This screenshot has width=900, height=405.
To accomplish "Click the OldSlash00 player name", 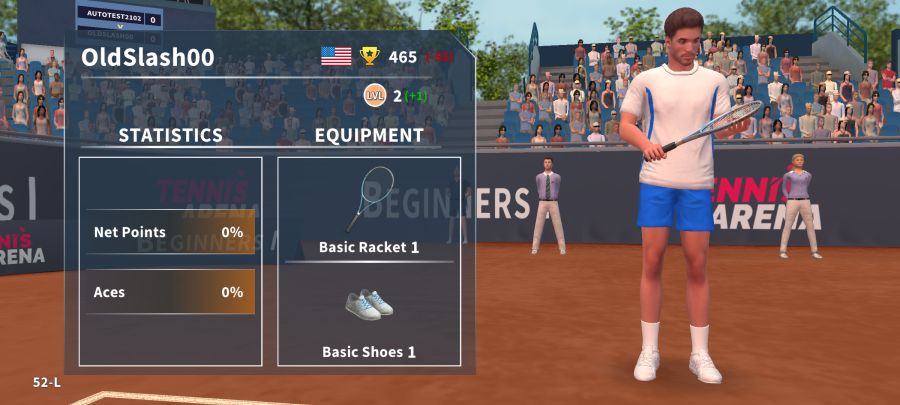I will (148, 57).
